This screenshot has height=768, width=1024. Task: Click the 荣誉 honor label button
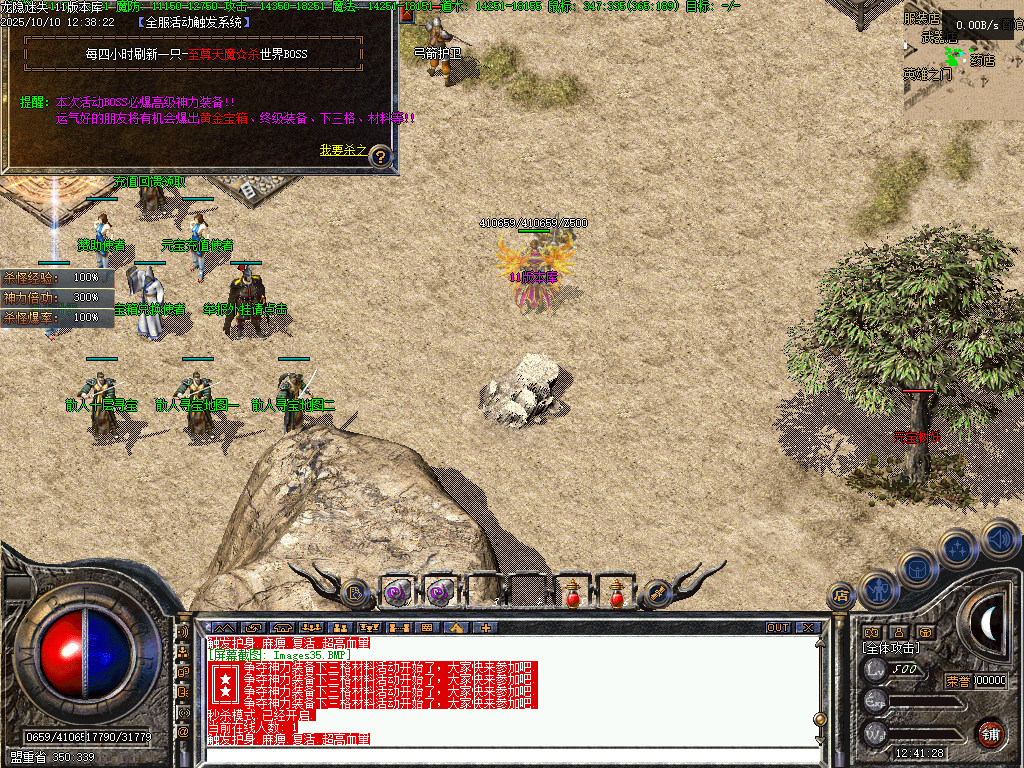point(957,681)
